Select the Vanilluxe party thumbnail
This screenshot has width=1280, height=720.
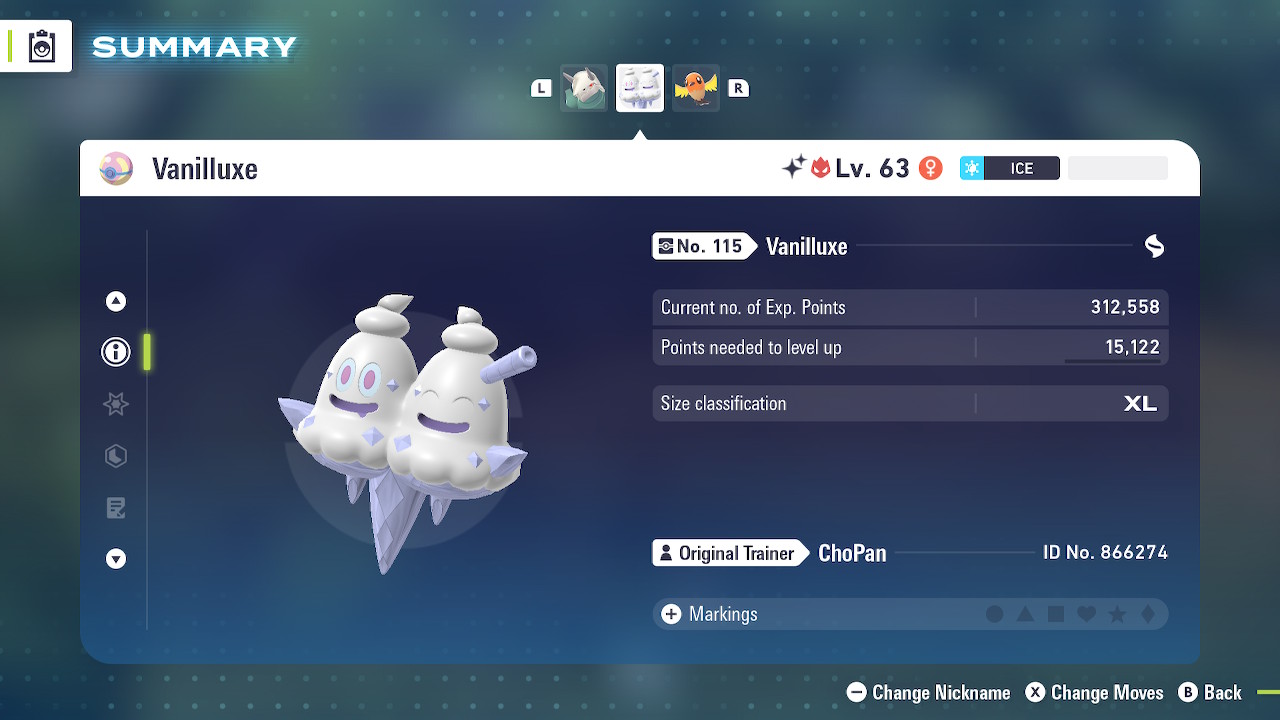(640, 88)
